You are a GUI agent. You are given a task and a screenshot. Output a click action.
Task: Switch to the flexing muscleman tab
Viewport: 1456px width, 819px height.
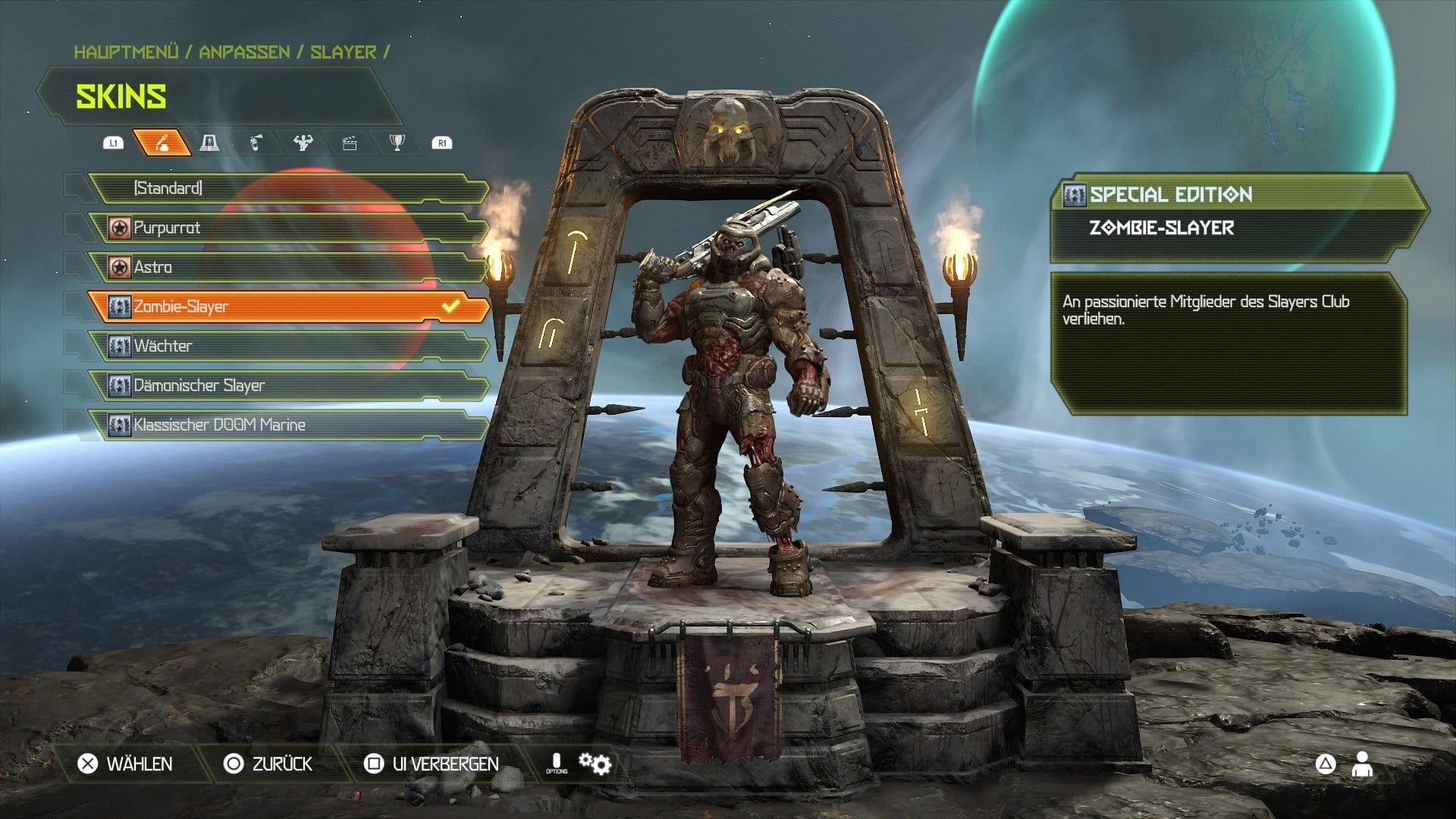[303, 143]
